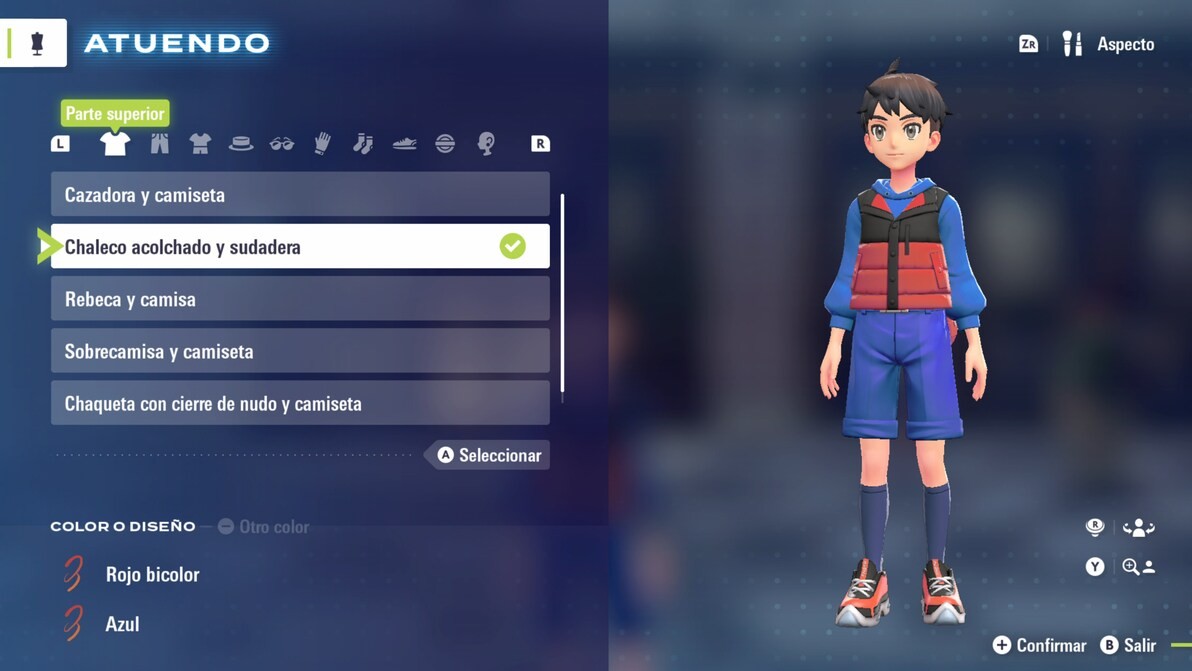
Task: Switch to the full outfit set tab
Action: tap(200, 144)
